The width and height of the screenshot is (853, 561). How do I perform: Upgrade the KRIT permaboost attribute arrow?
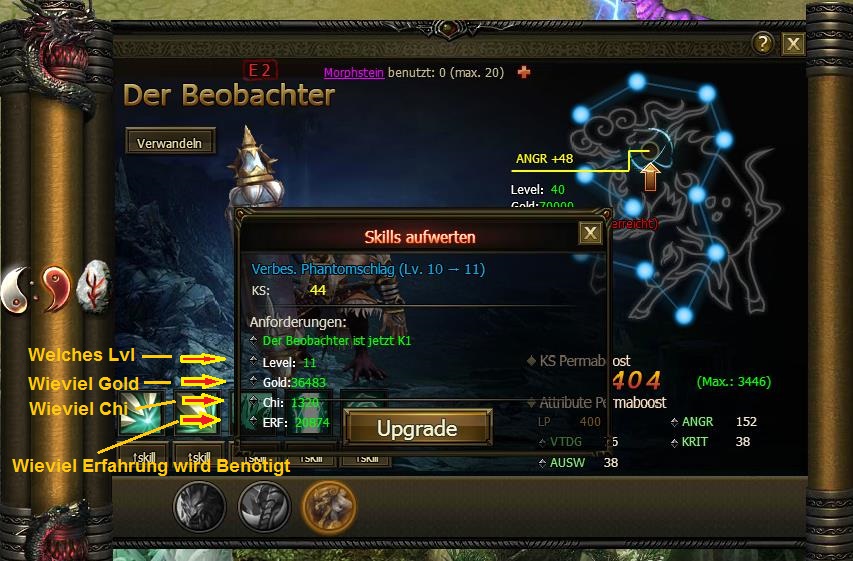coord(674,442)
